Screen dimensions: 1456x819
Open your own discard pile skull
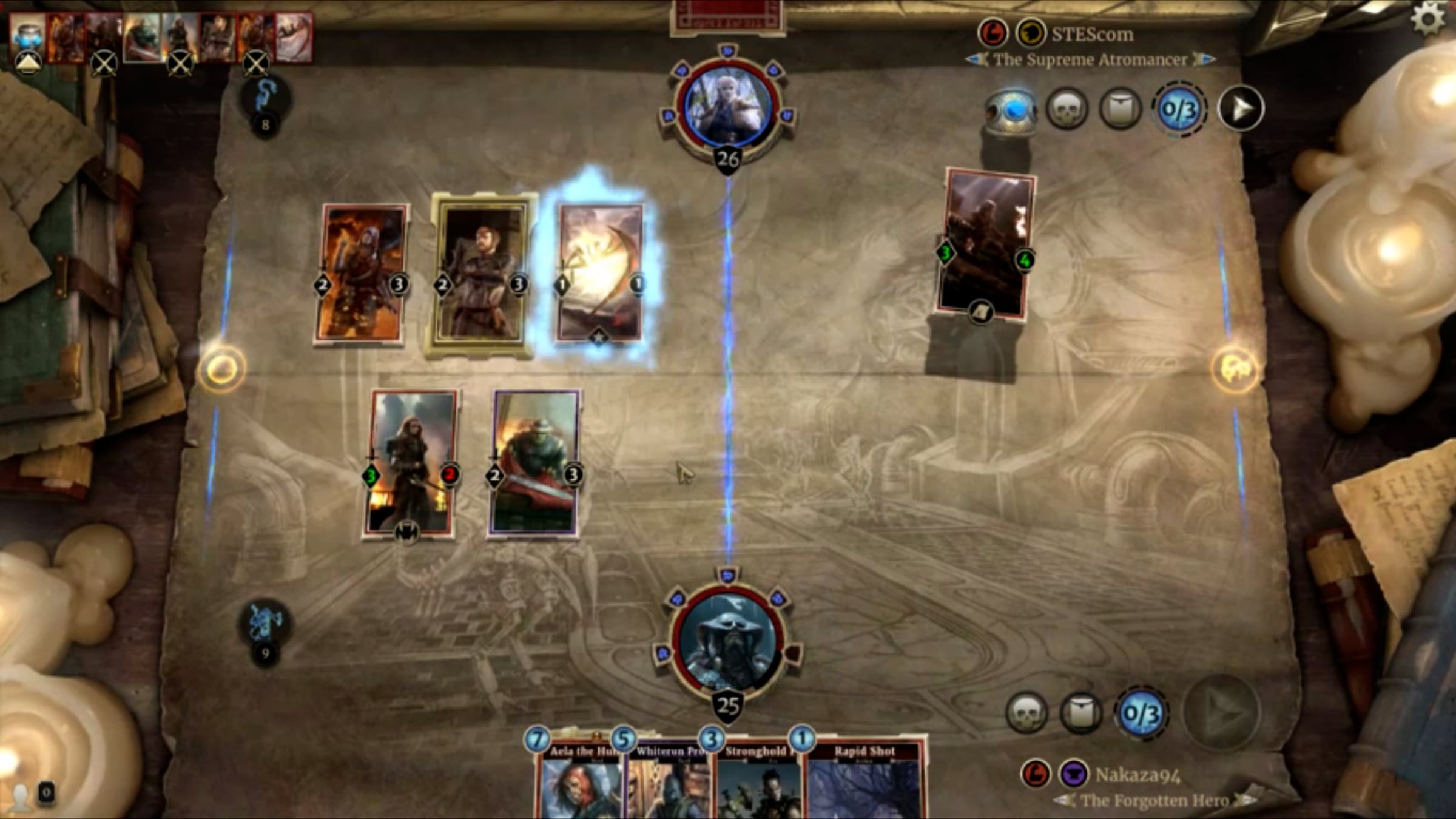1026,713
